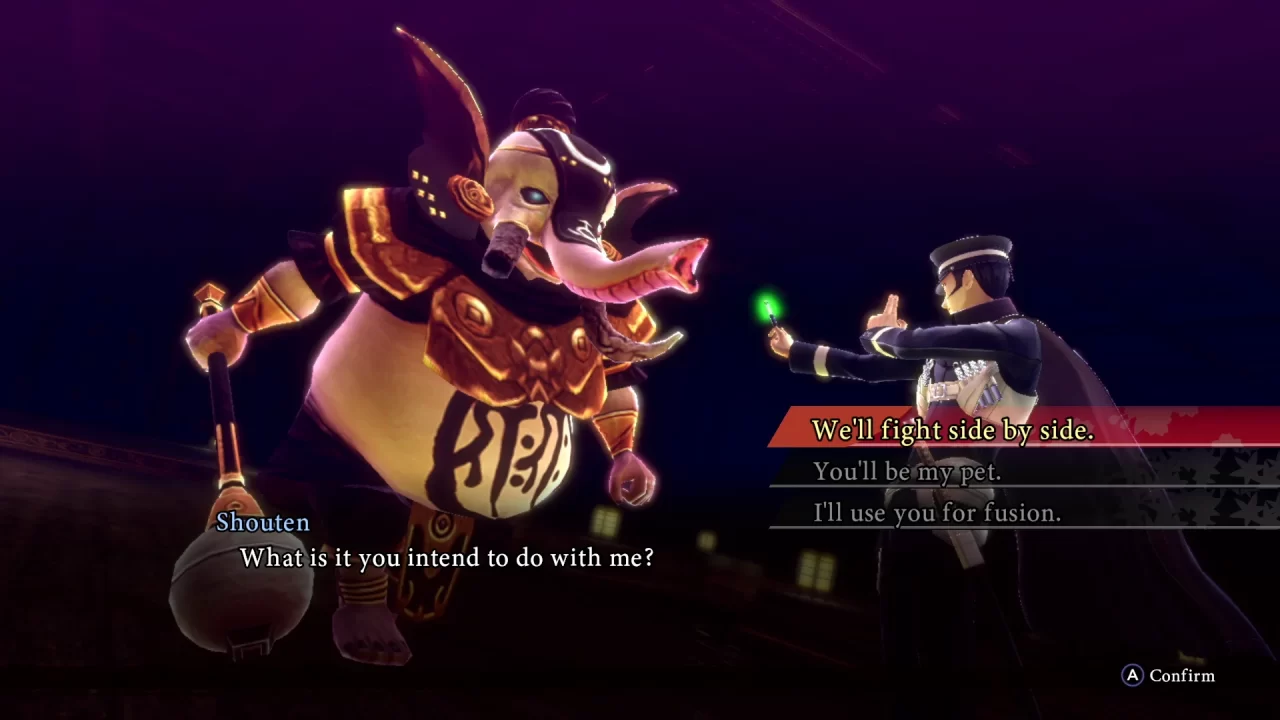This screenshot has width=1280, height=720.
Task: Click the A Confirm button prompt icon
Action: point(1132,676)
